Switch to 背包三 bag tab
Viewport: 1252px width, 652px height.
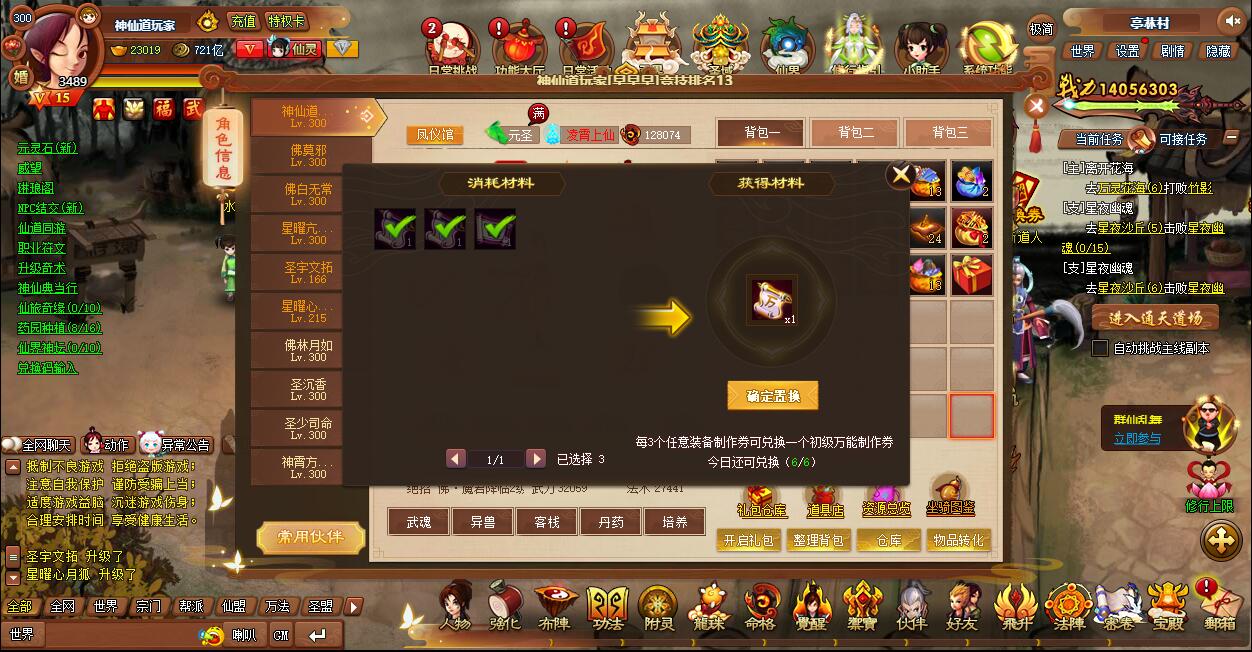click(x=949, y=132)
